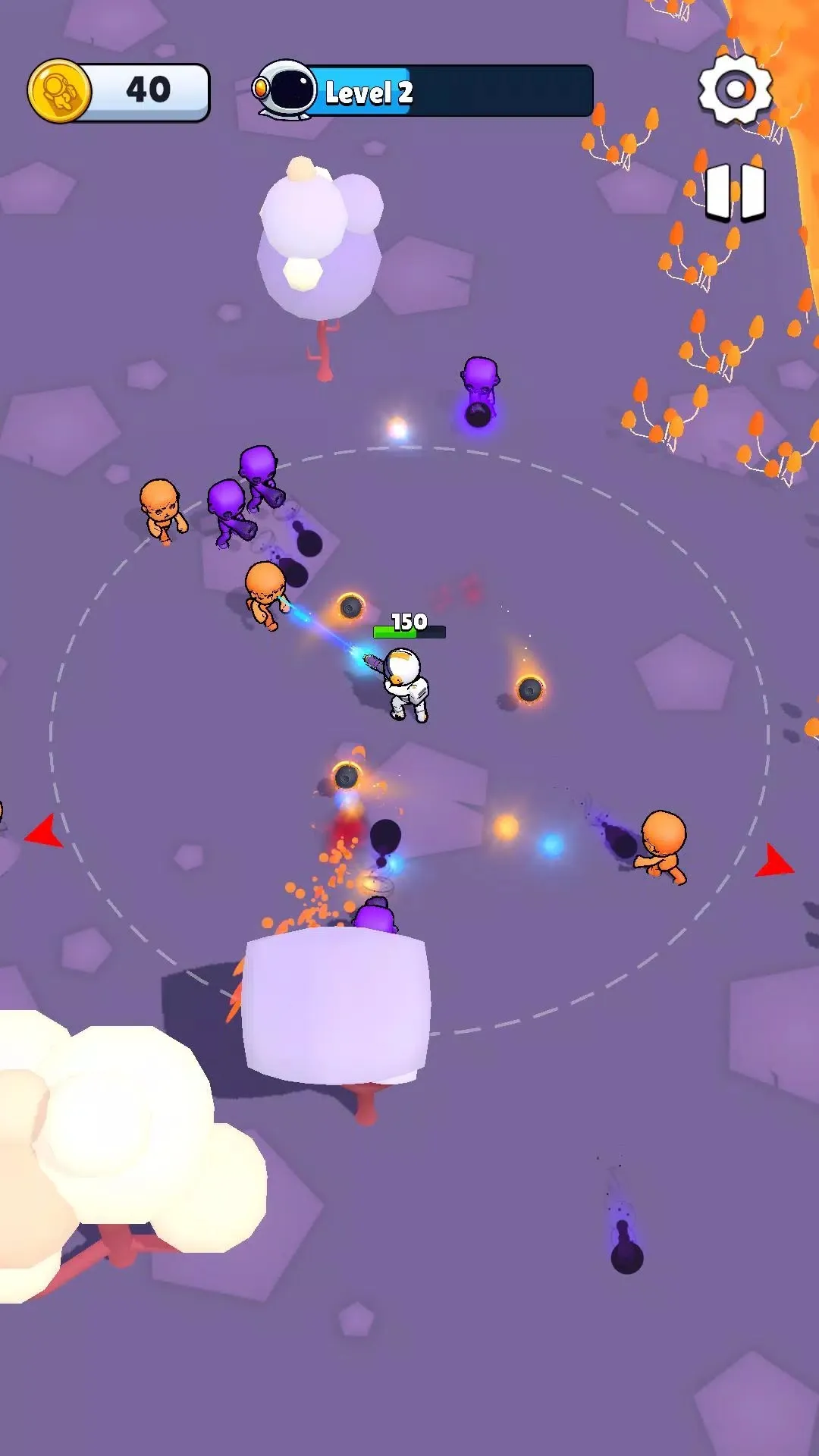Pause the game
Viewport: 819px width, 1456px height.
pos(734,191)
